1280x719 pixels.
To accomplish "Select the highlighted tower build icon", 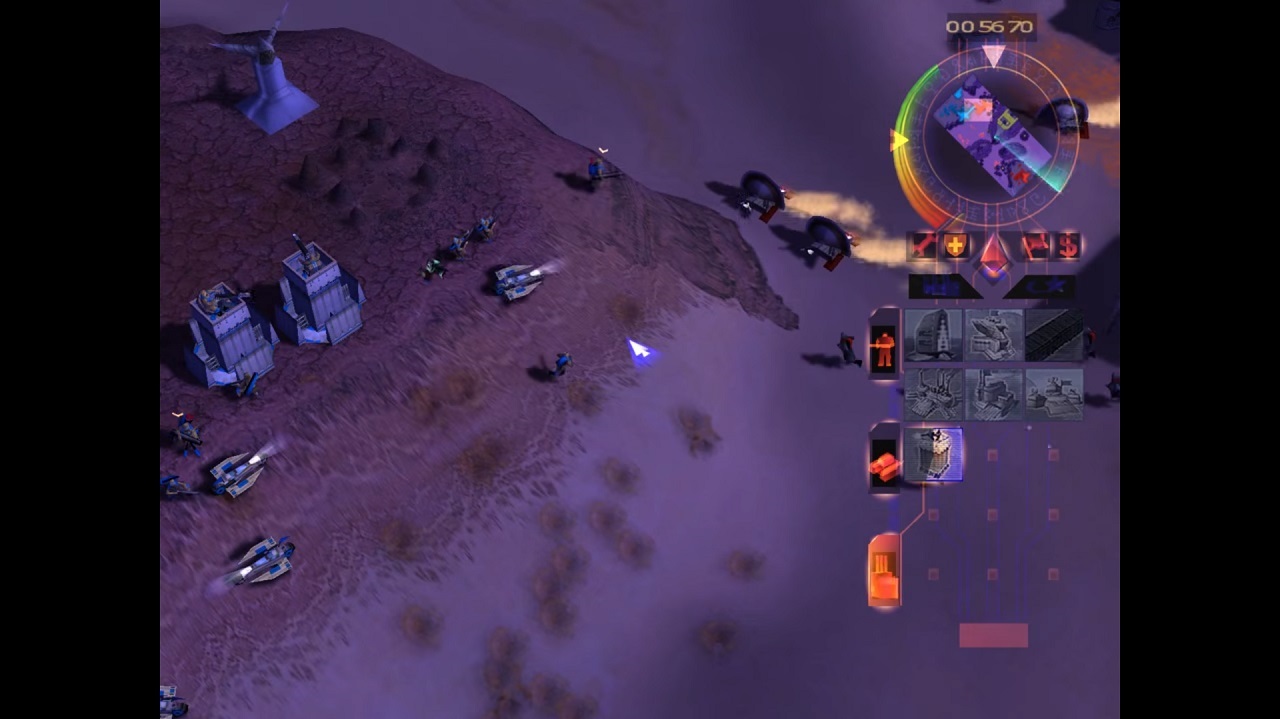I will click(933, 456).
